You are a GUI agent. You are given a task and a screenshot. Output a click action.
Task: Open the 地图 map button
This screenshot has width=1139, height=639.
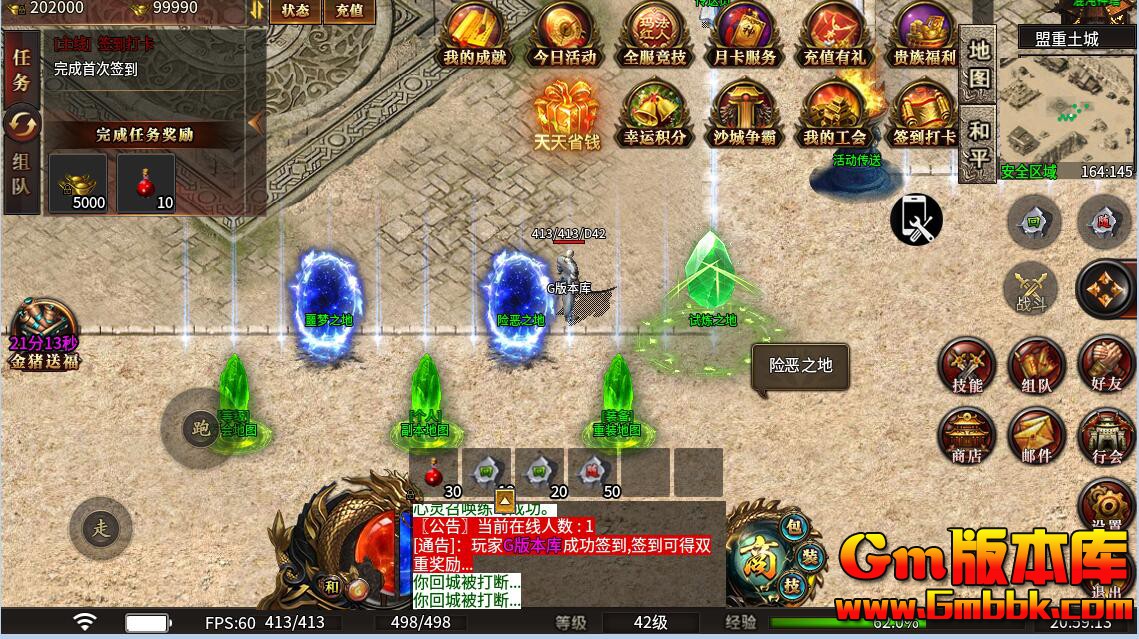pyautogui.click(x=979, y=62)
